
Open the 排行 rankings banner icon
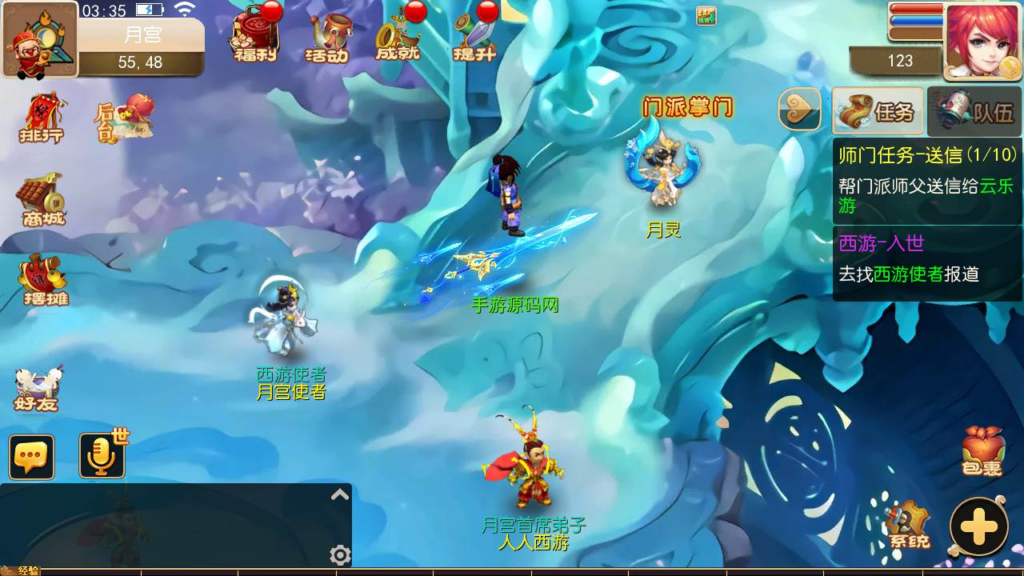[x=41, y=118]
